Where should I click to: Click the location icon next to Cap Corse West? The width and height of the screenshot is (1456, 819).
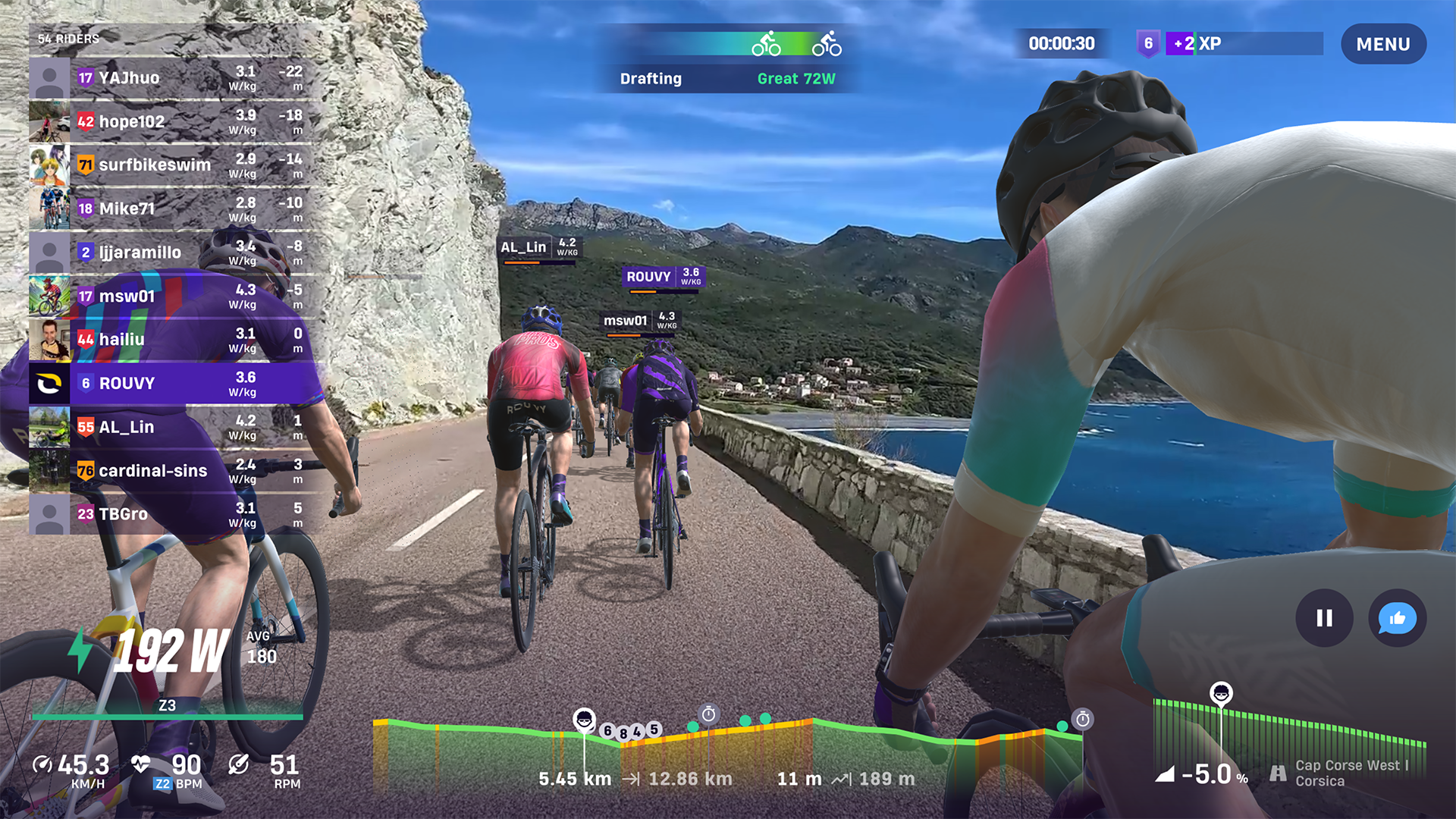(x=1279, y=773)
